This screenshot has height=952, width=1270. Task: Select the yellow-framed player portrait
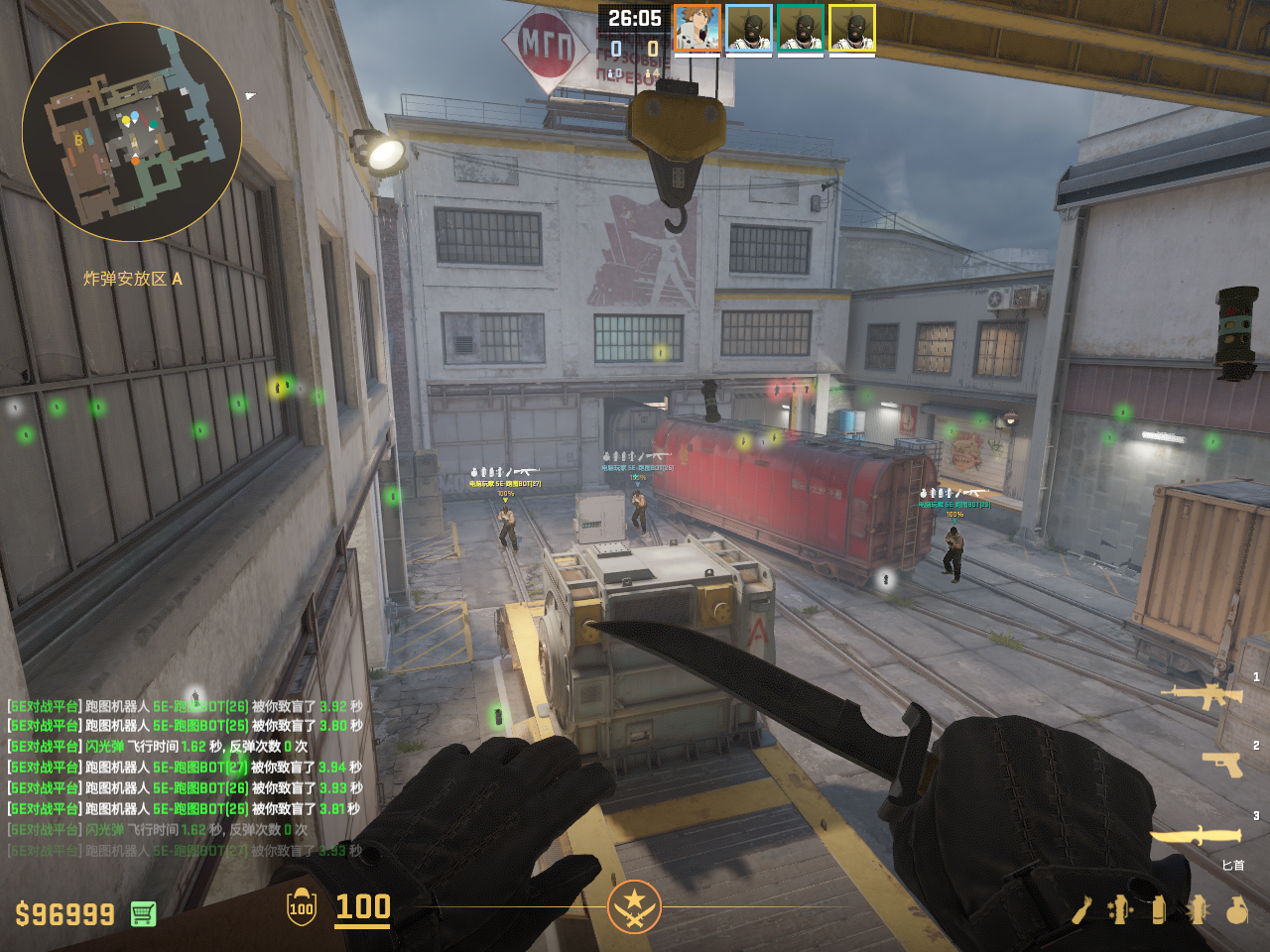tap(852, 28)
